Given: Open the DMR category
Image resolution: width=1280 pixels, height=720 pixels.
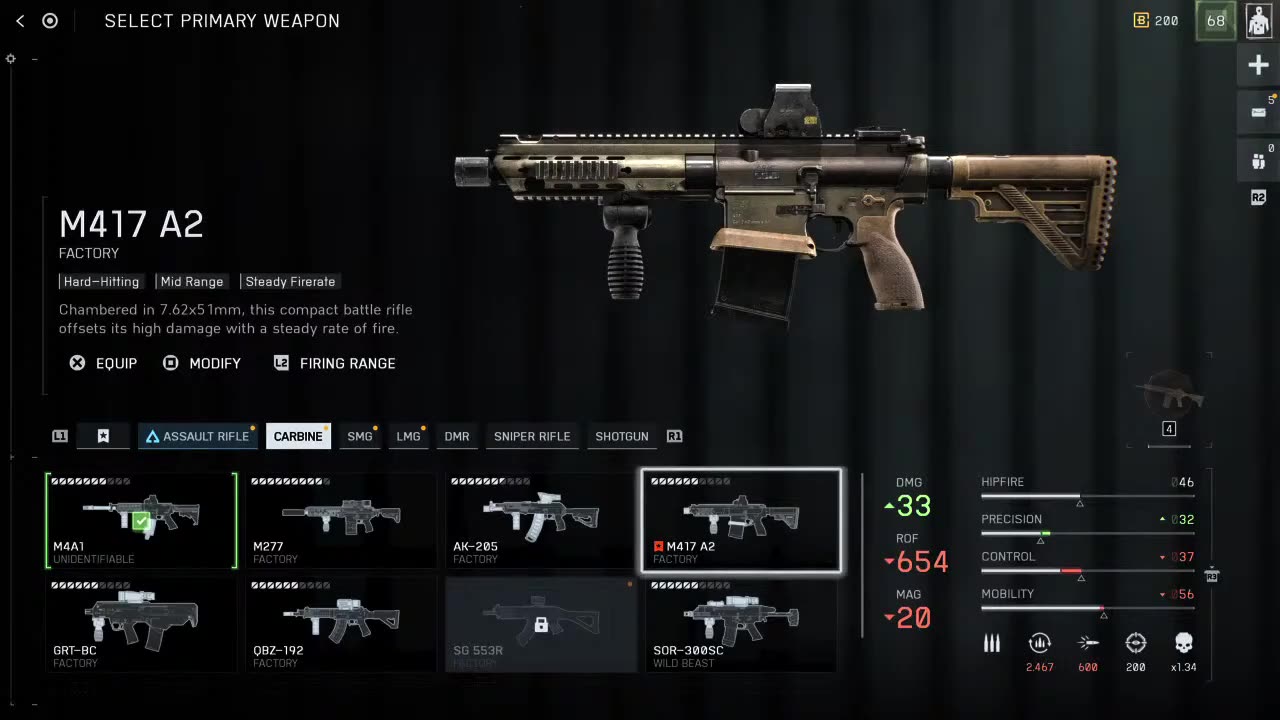Looking at the screenshot, I should click(x=457, y=436).
